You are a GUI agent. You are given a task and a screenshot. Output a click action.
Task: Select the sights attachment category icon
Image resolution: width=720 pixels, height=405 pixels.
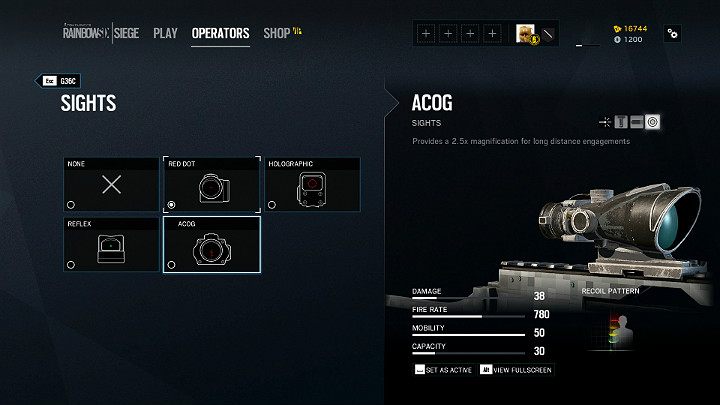(653, 122)
